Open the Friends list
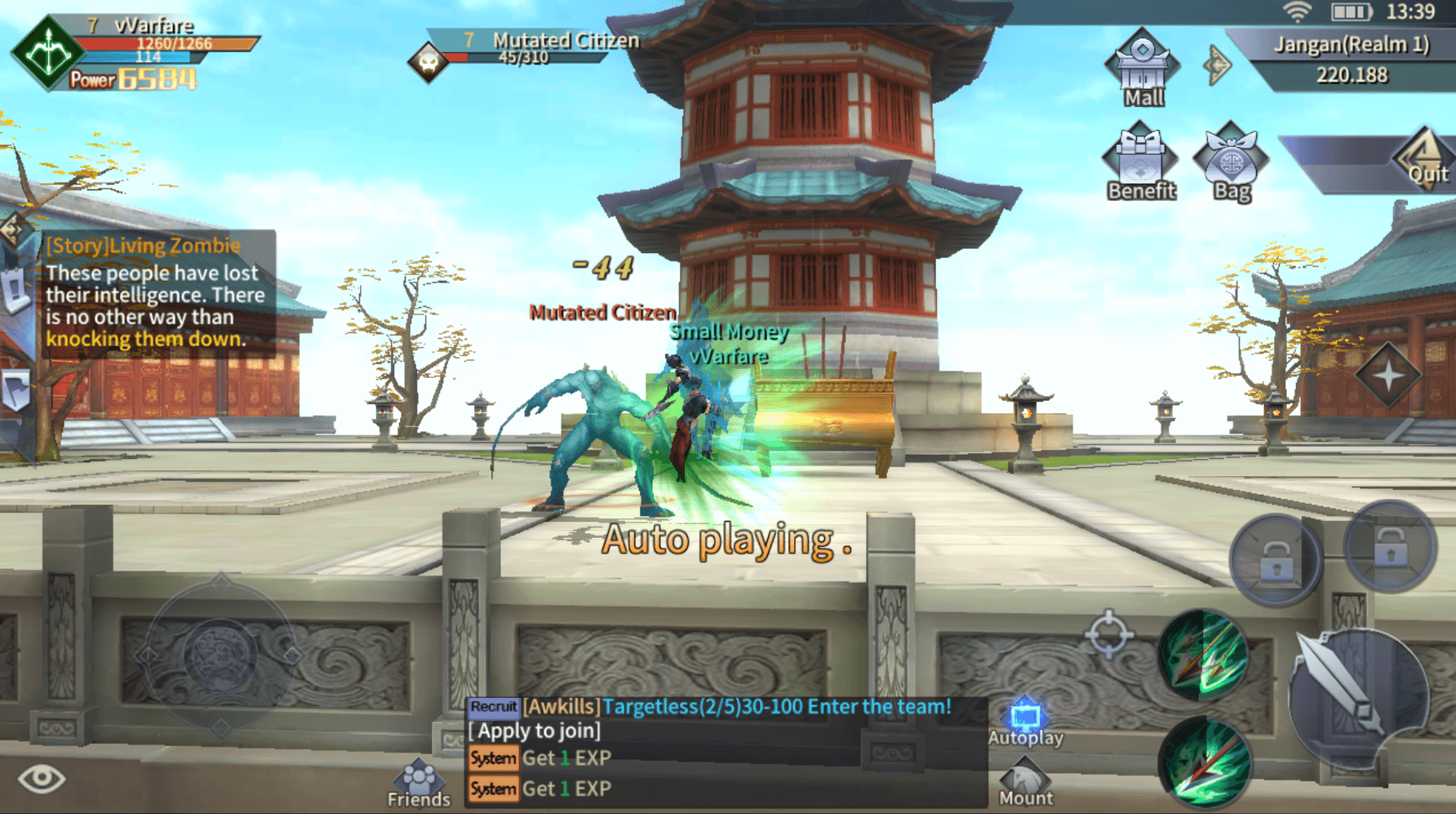 [419, 784]
